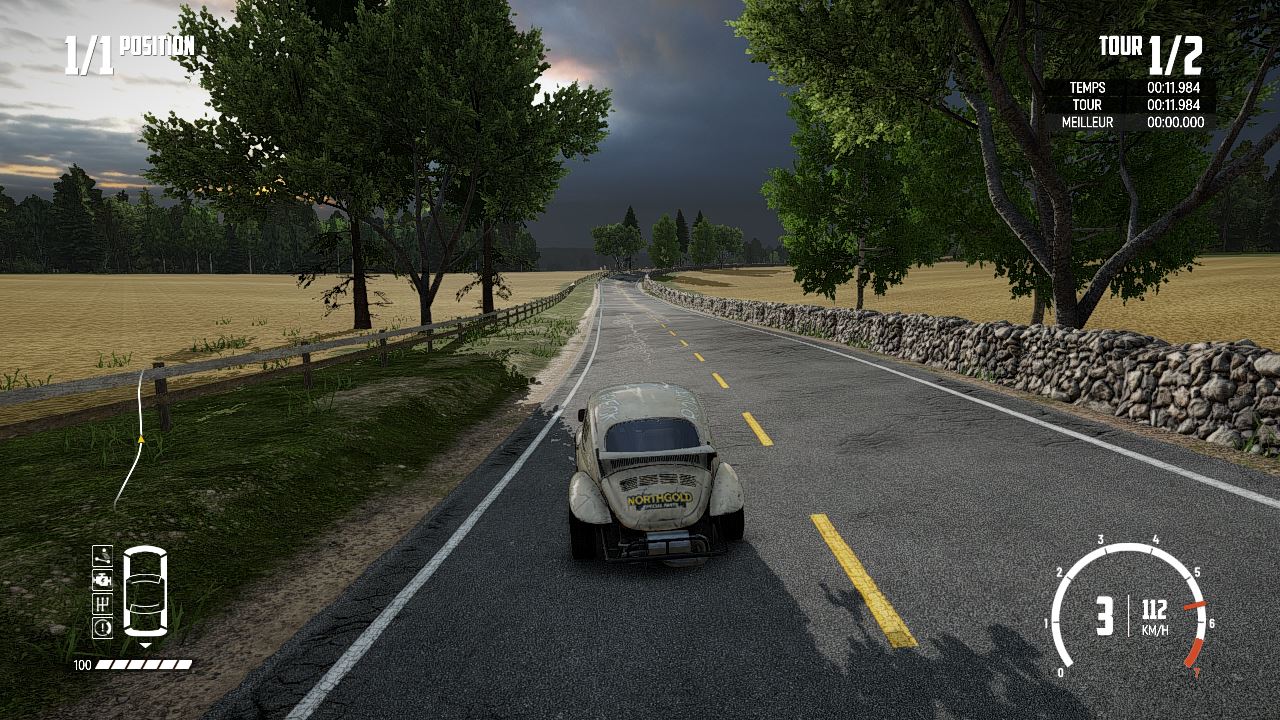This screenshot has height=720, width=1280.
Task: Select the transmission/gearbox damage icon
Action: click(x=102, y=604)
